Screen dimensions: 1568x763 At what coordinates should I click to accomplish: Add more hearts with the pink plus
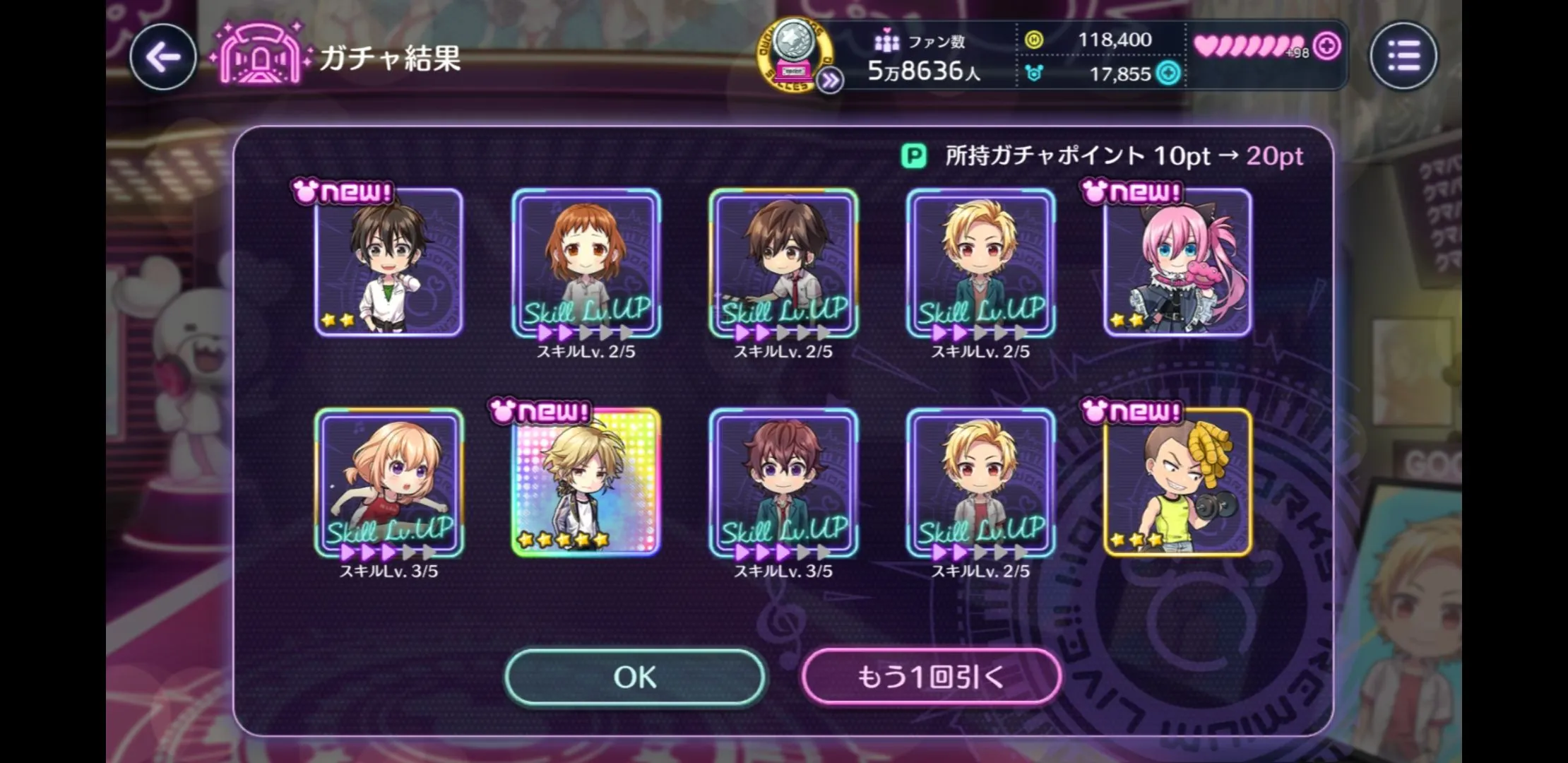point(1327,47)
